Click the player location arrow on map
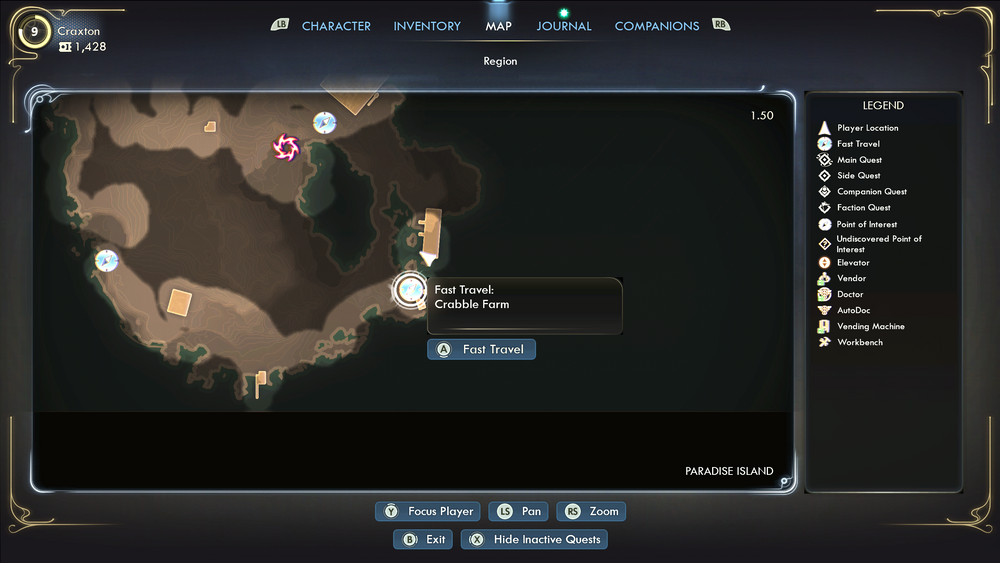Screen dimensions: 1000x563 point(428,258)
